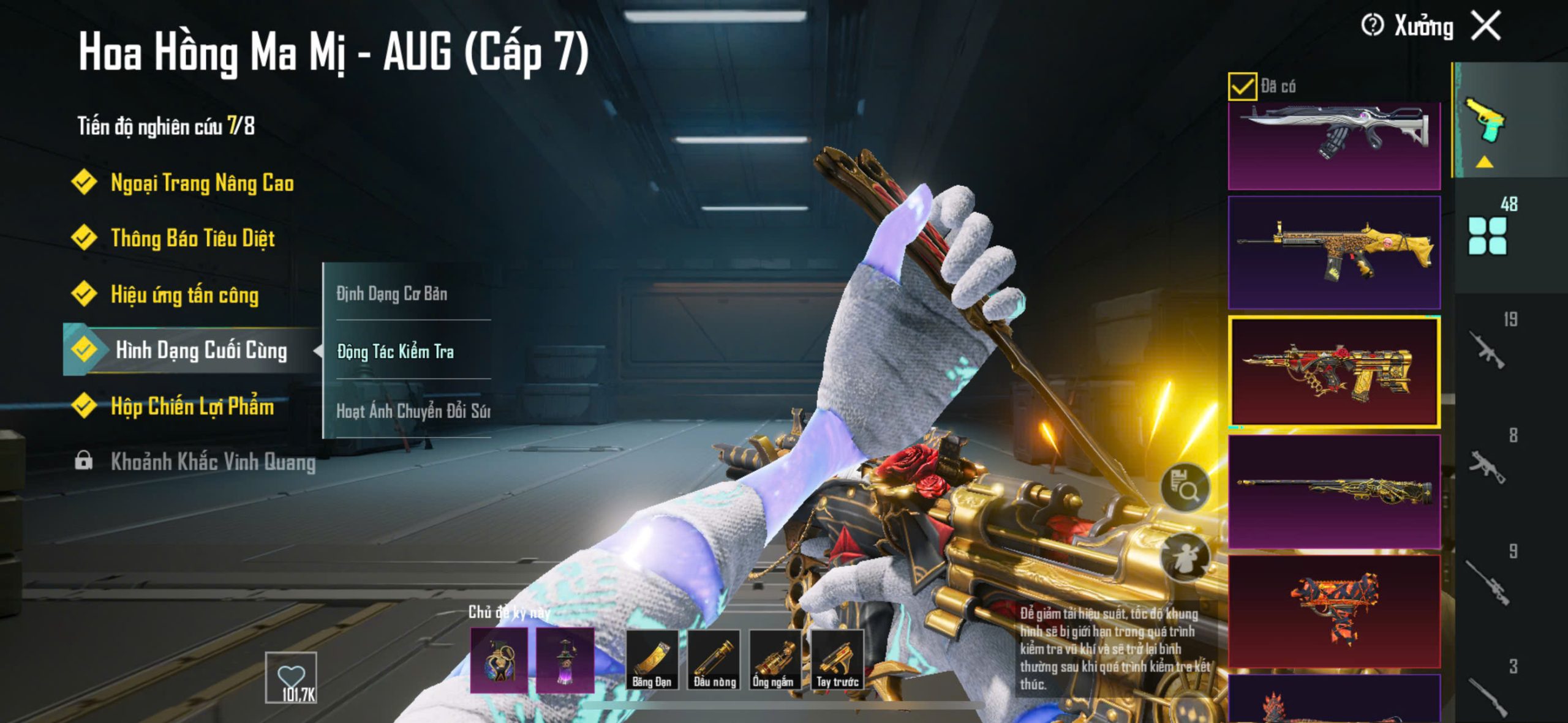
Task: Like the skin with heart icon
Action: [x=291, y=677]
